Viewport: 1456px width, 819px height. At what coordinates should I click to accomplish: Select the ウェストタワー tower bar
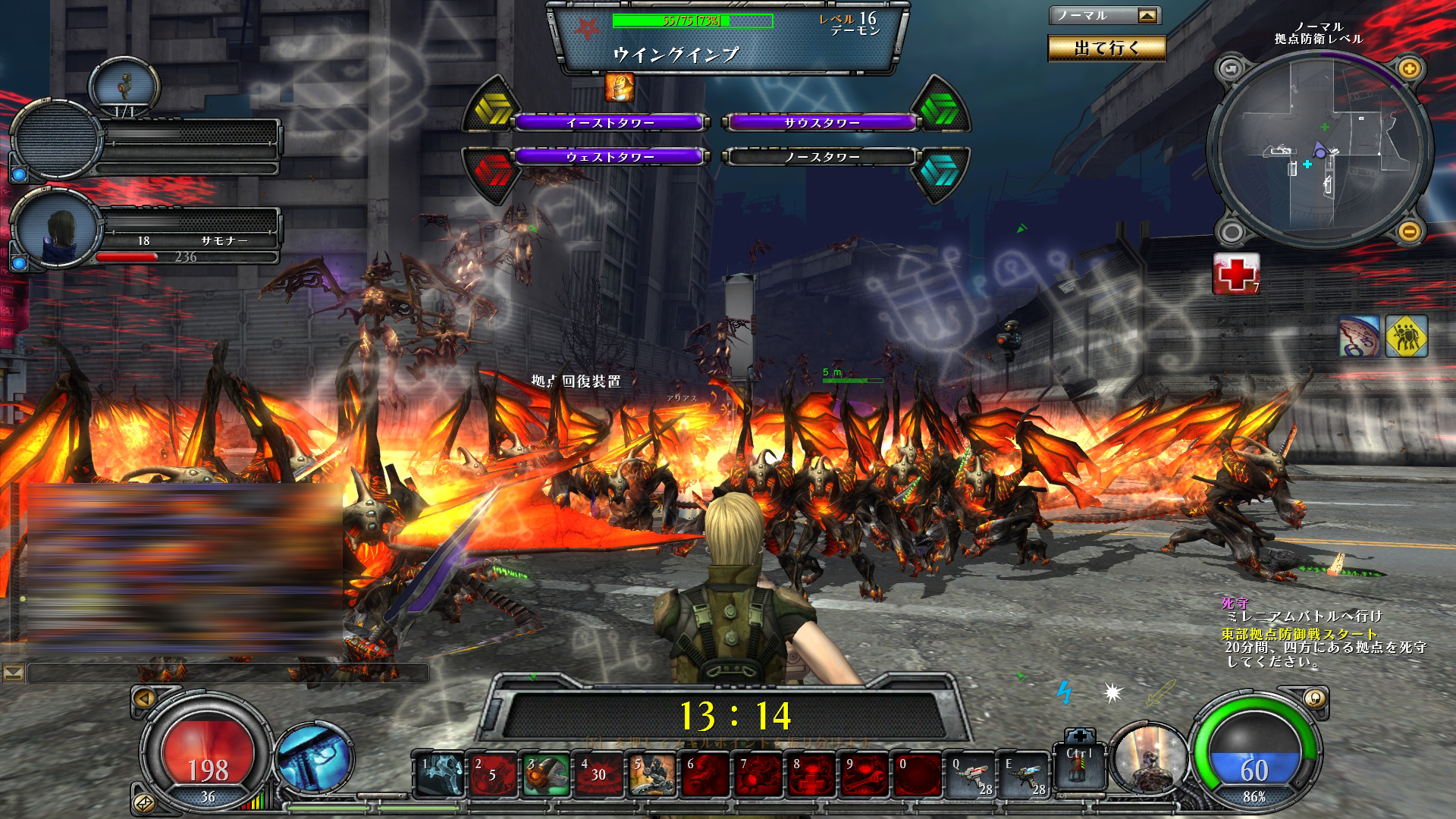click(610, 157)
